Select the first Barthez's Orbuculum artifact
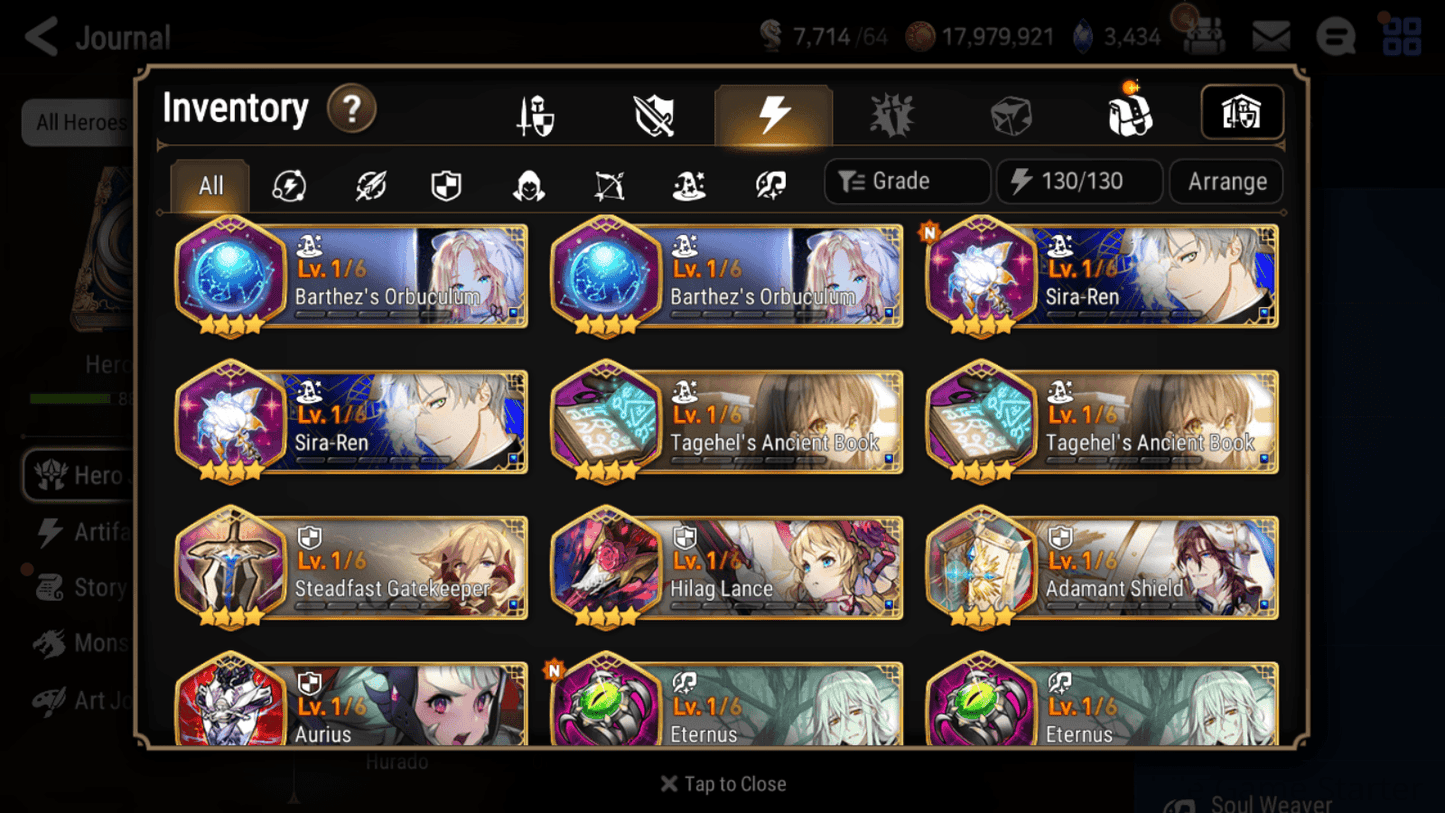This screenshot has width=1445, height=813. pyautogui.click(x=351, y=276)
